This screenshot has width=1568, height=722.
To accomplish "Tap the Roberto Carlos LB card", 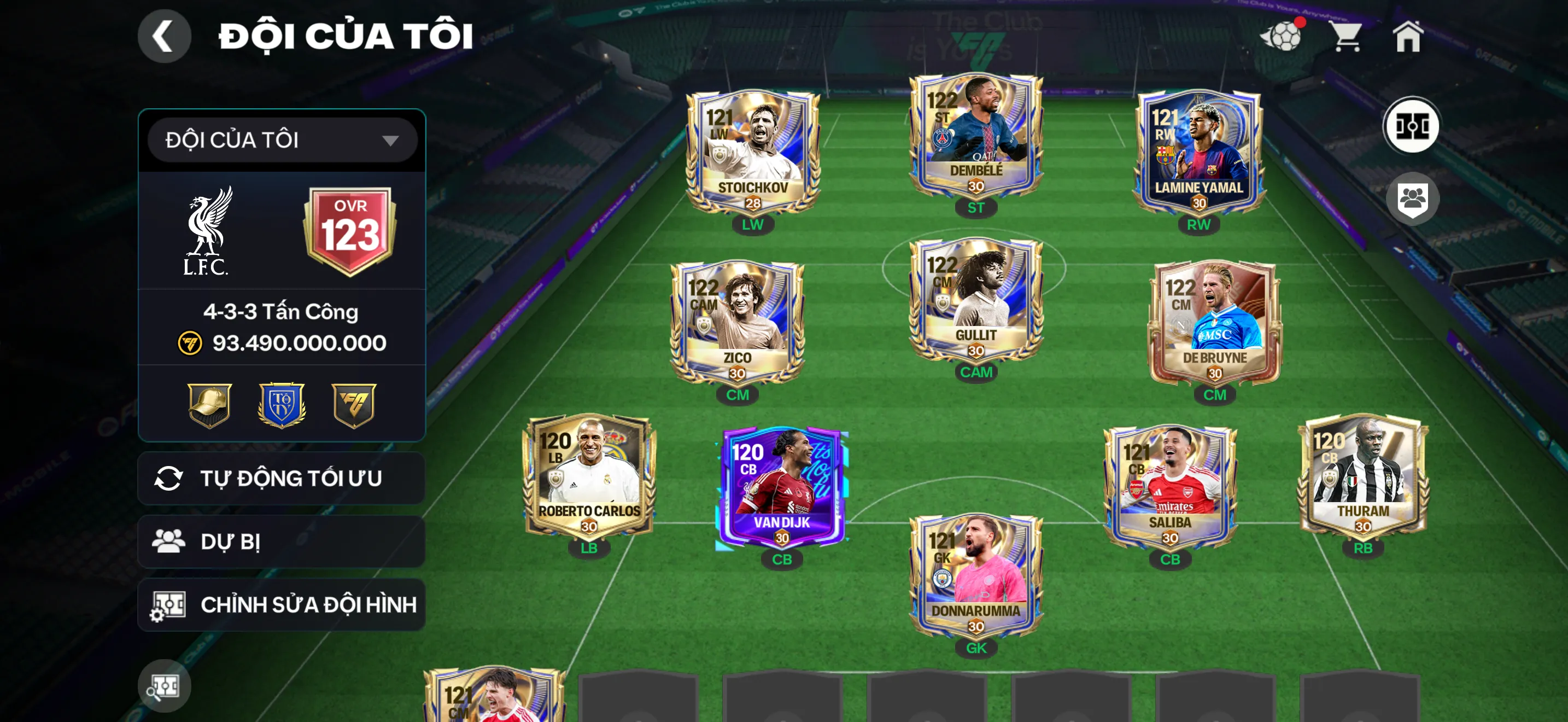I will pos(589,474).
